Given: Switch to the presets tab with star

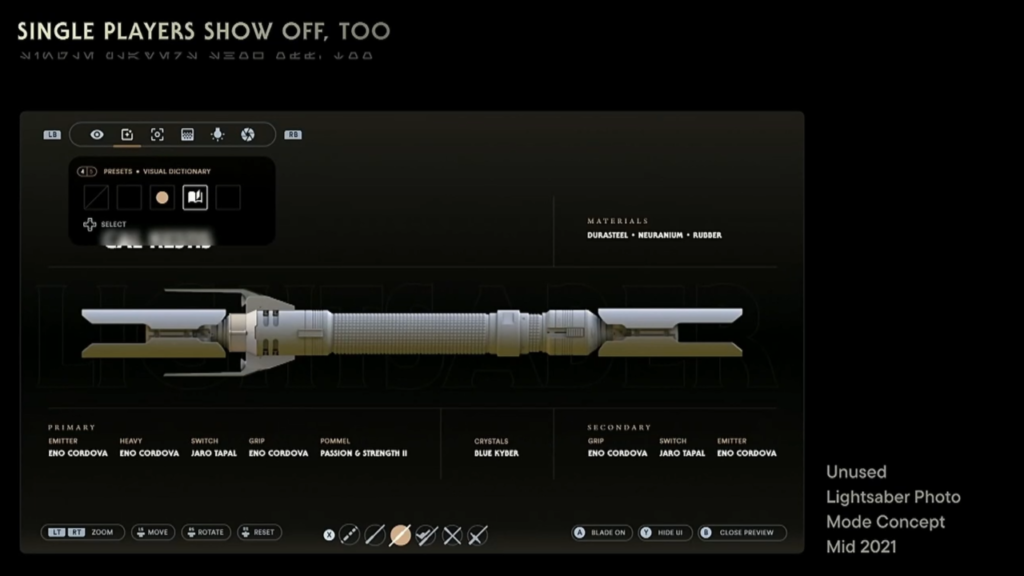Looking at the screenshot, I should [127, 134].
